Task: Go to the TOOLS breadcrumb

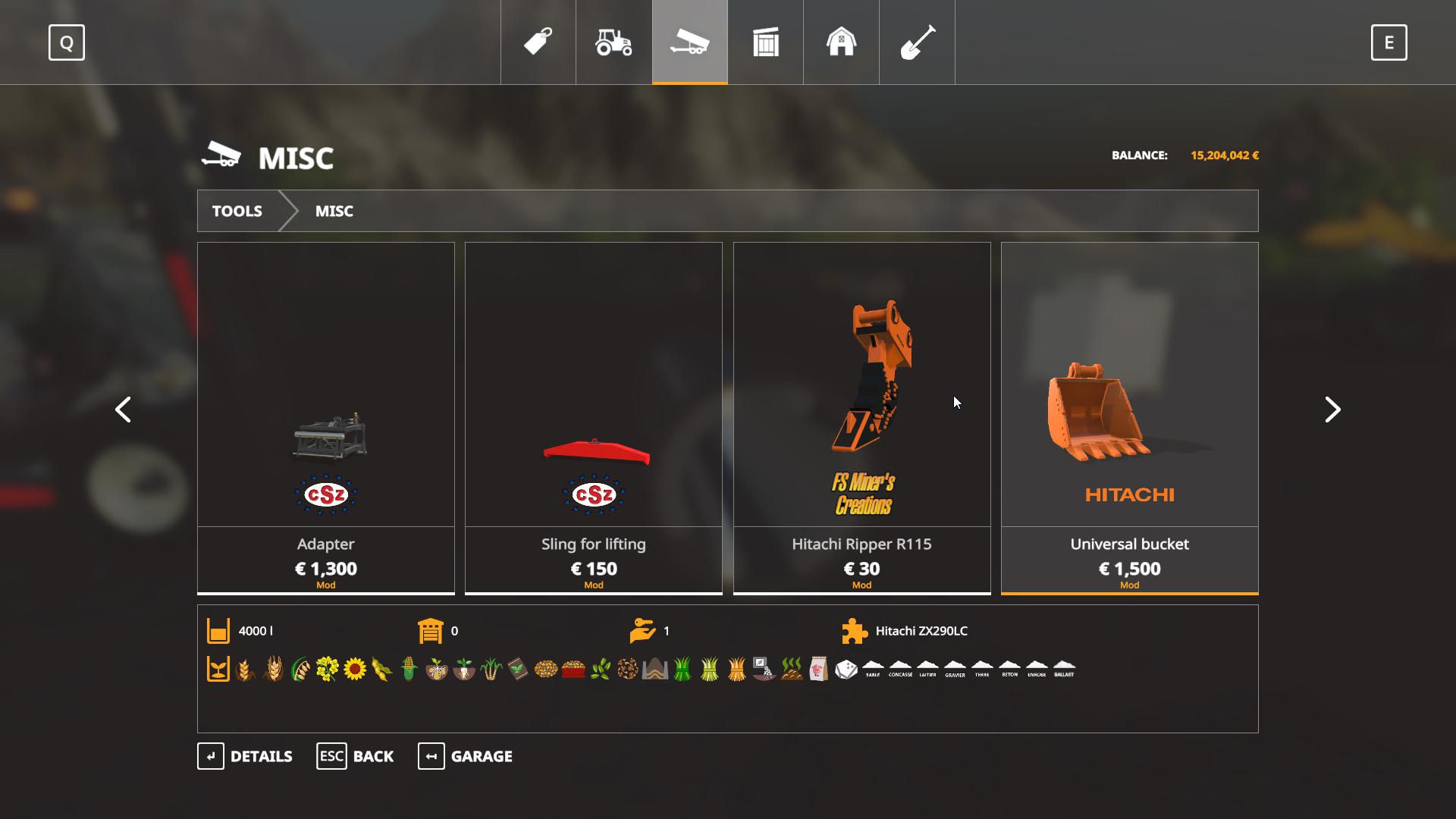Action: tap(237, 211)
